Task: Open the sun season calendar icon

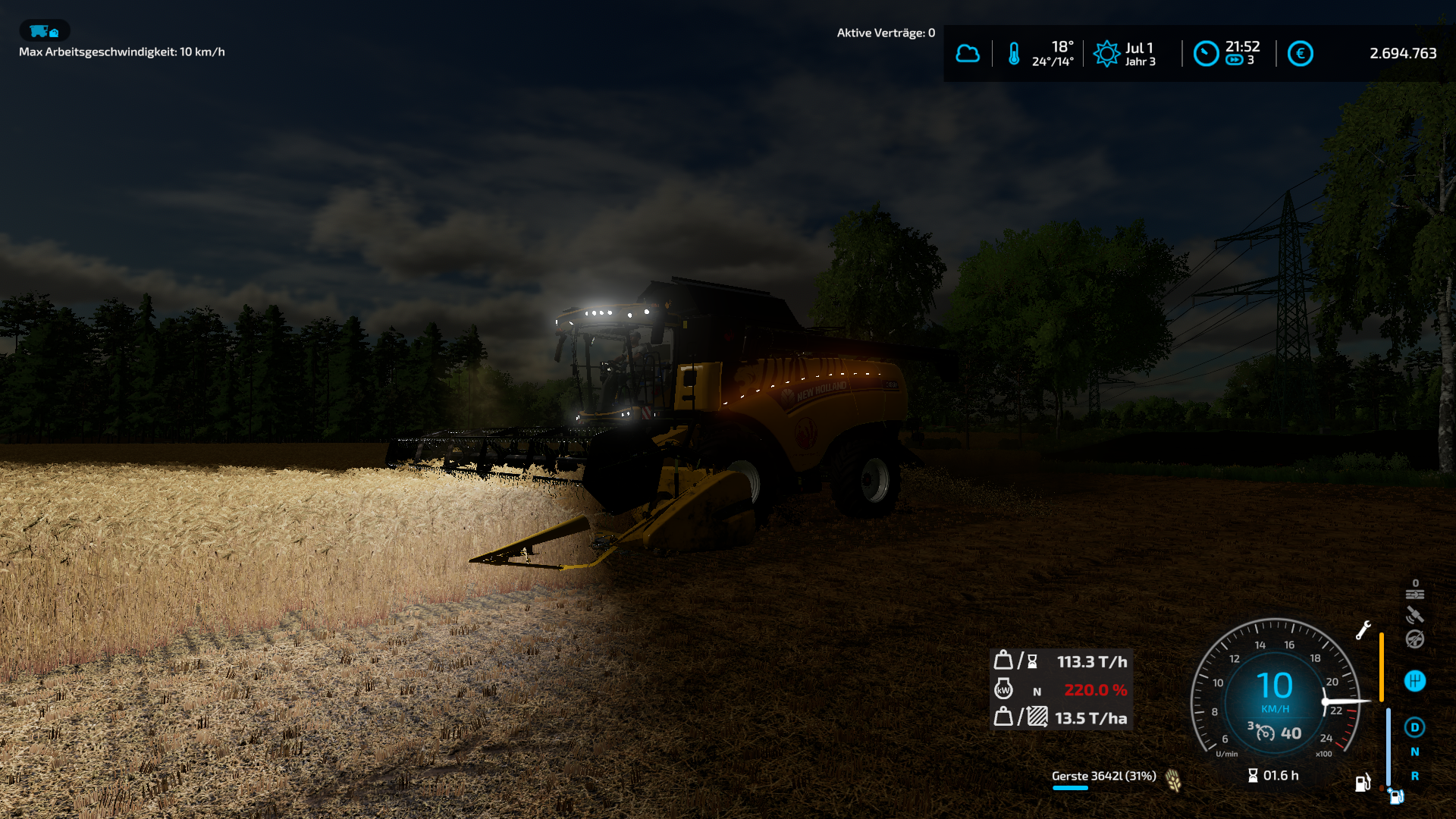Action: (x=1106, y=54)
